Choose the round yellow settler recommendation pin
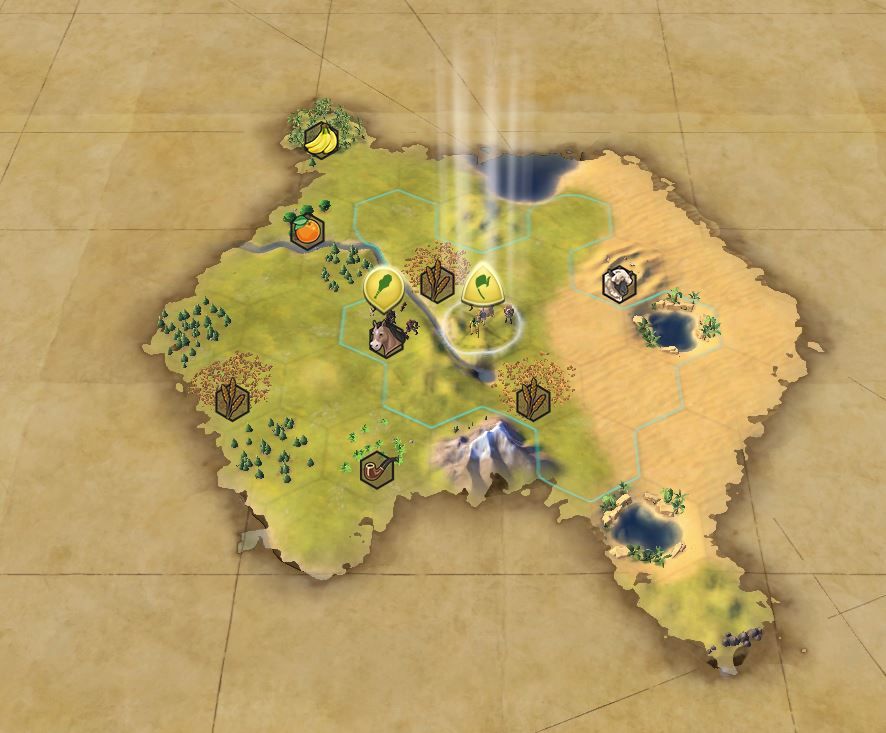The width and height of the screenshot is (886, 733). (x=382, y=288)
